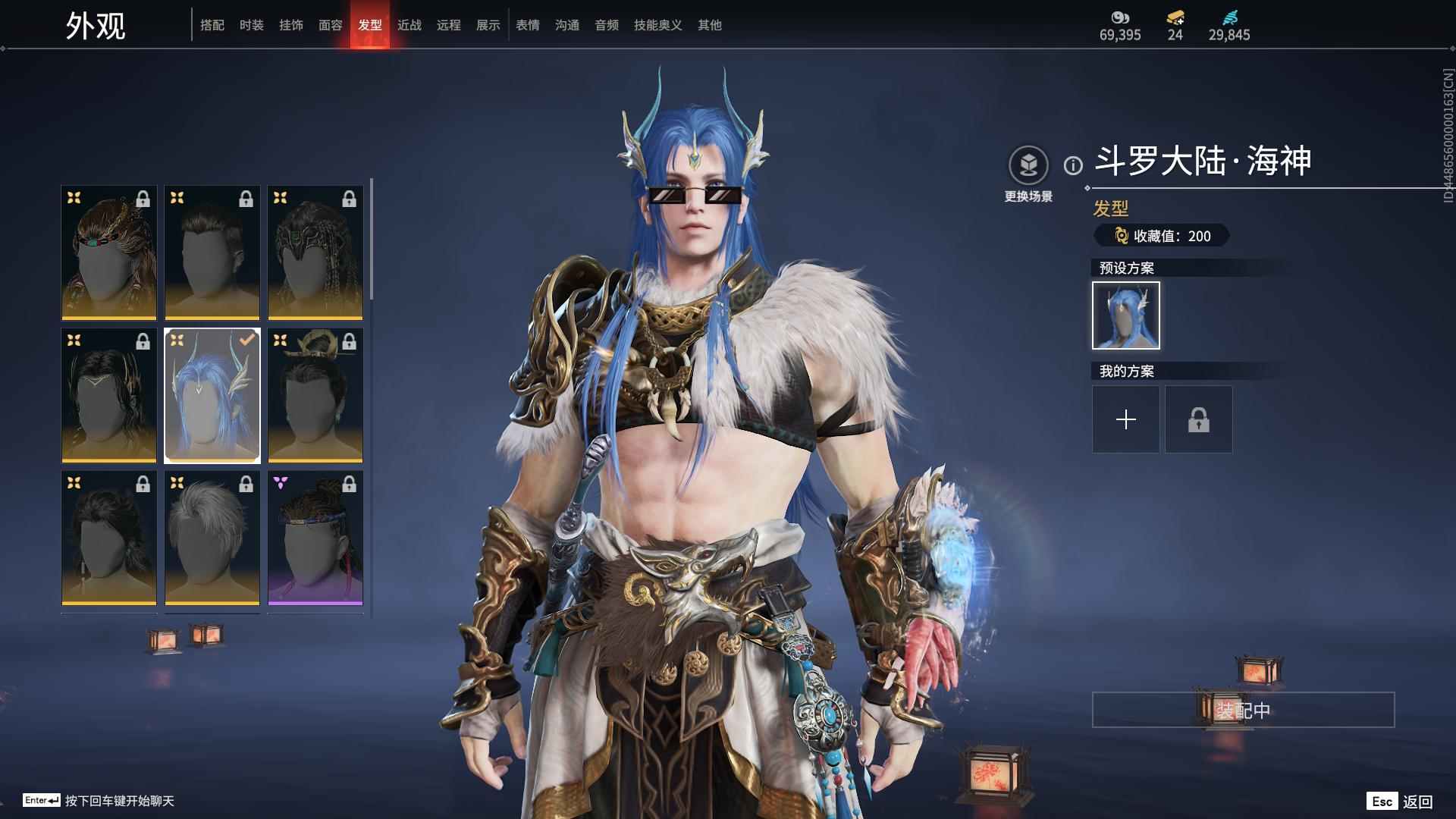Open the info icon beside 斗罗大陆·海神
The image size is (1456, 819).
[x=1073, y=165]
